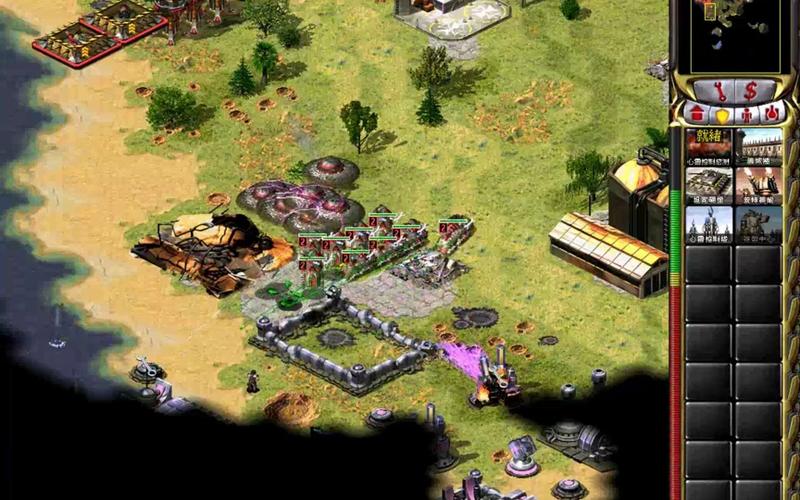Choose the tank bunker build icon
800x500 pixels.
[709, 185]
